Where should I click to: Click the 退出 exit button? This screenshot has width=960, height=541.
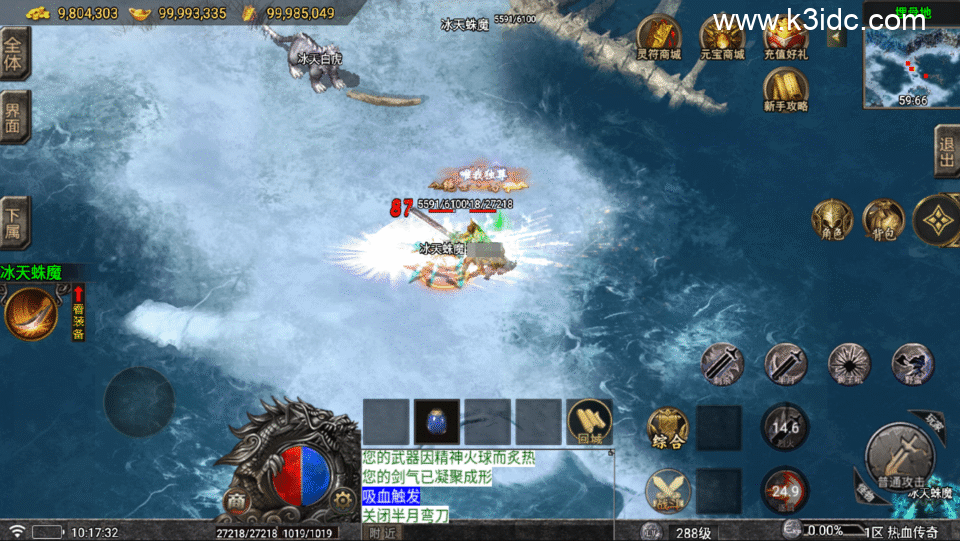pos(946,151)
